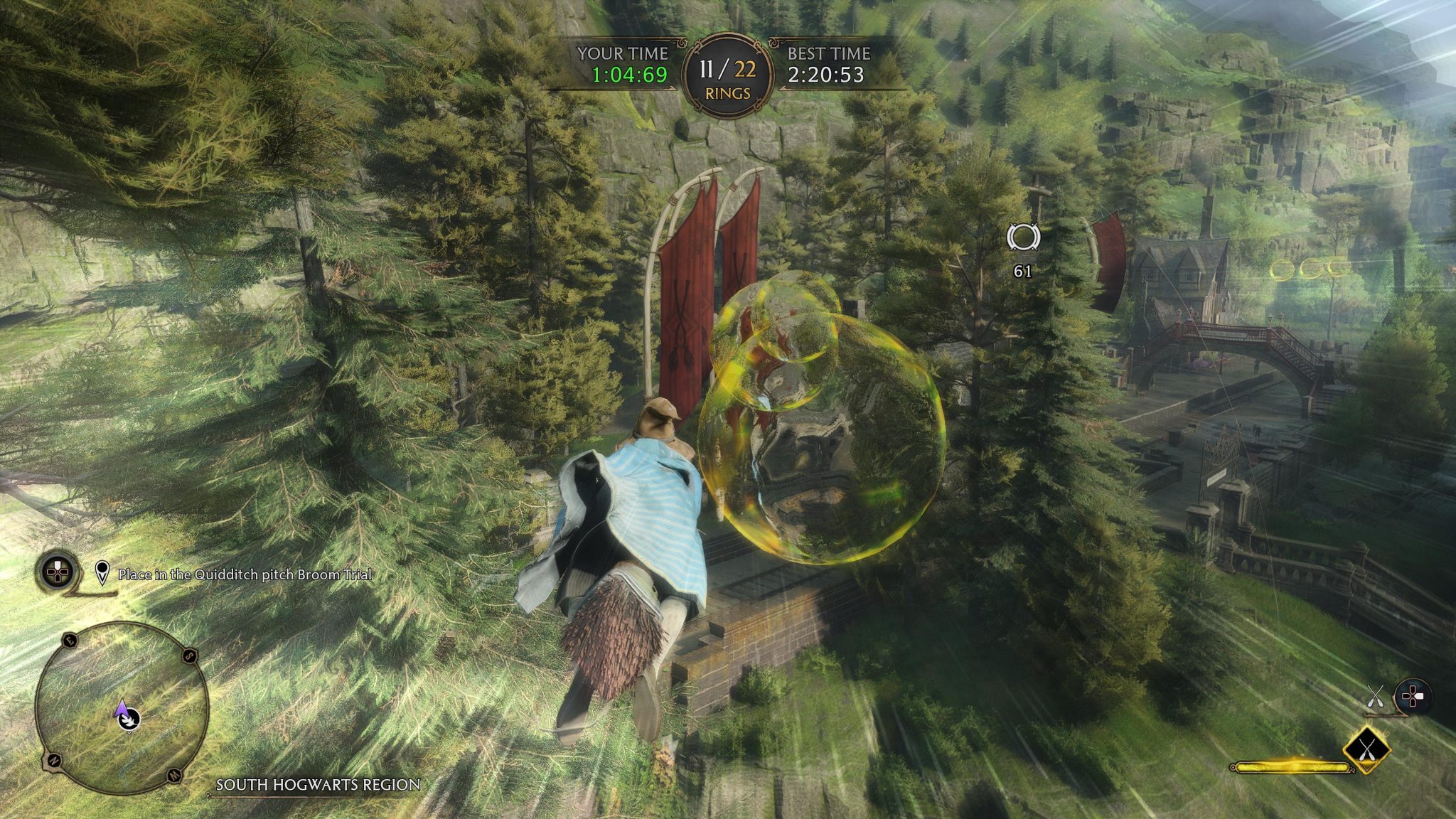Click the small crossed oars icon near the d-pad
This screenshot has width=1456, height=819.
[x=1375, y=695]
